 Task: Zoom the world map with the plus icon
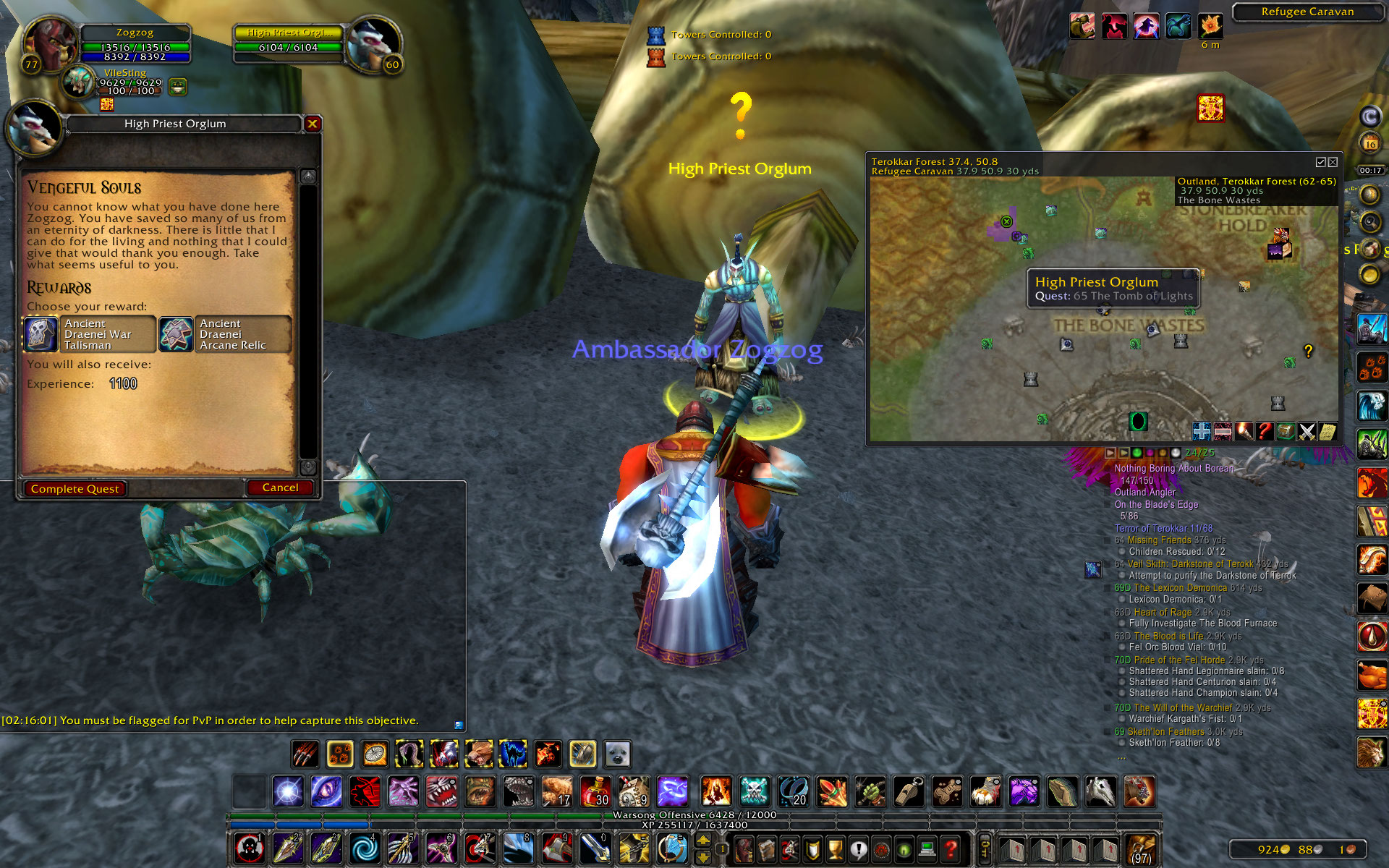click(x=1202, y=431)
